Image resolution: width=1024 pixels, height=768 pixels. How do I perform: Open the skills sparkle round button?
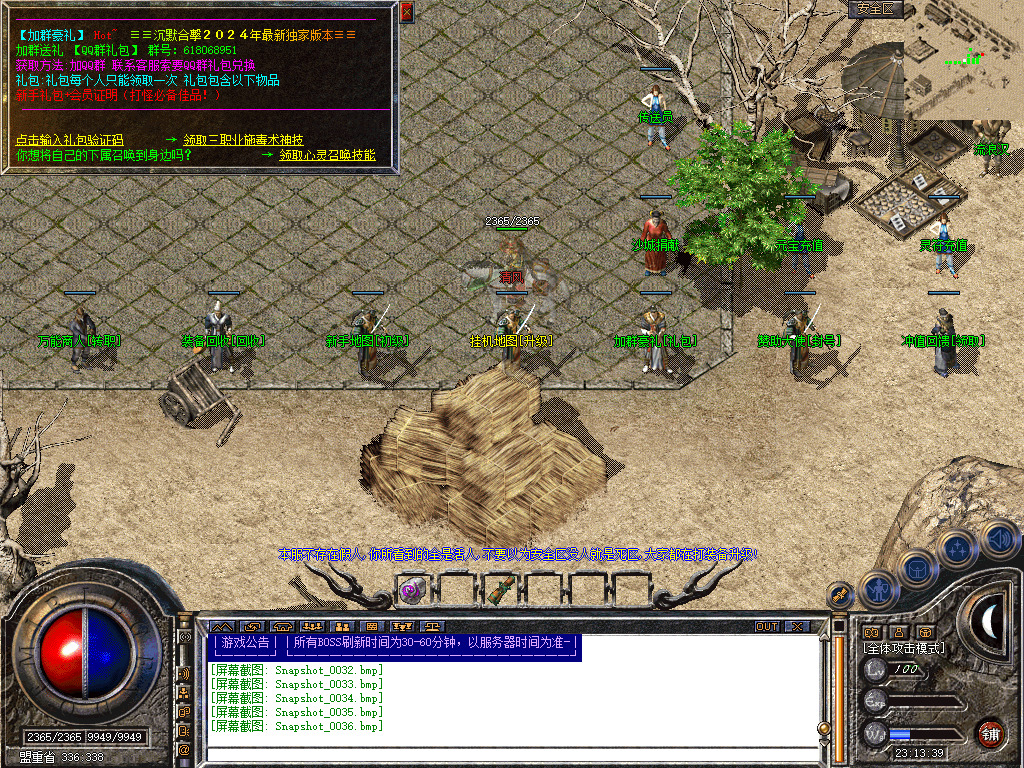click(957, 549)
